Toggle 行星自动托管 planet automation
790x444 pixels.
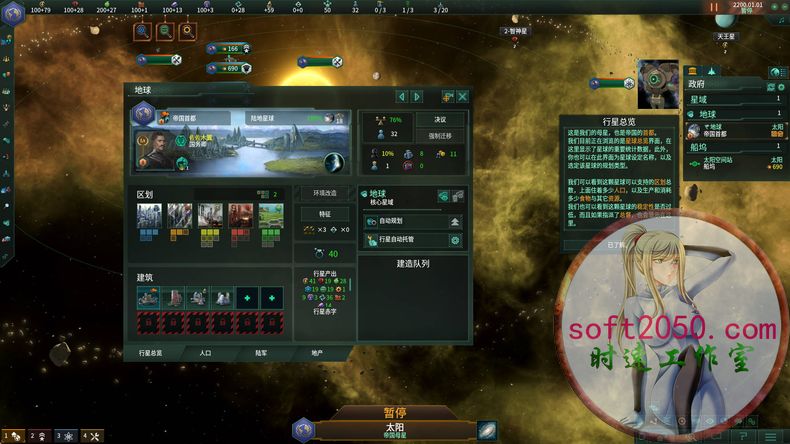[455, 240]
